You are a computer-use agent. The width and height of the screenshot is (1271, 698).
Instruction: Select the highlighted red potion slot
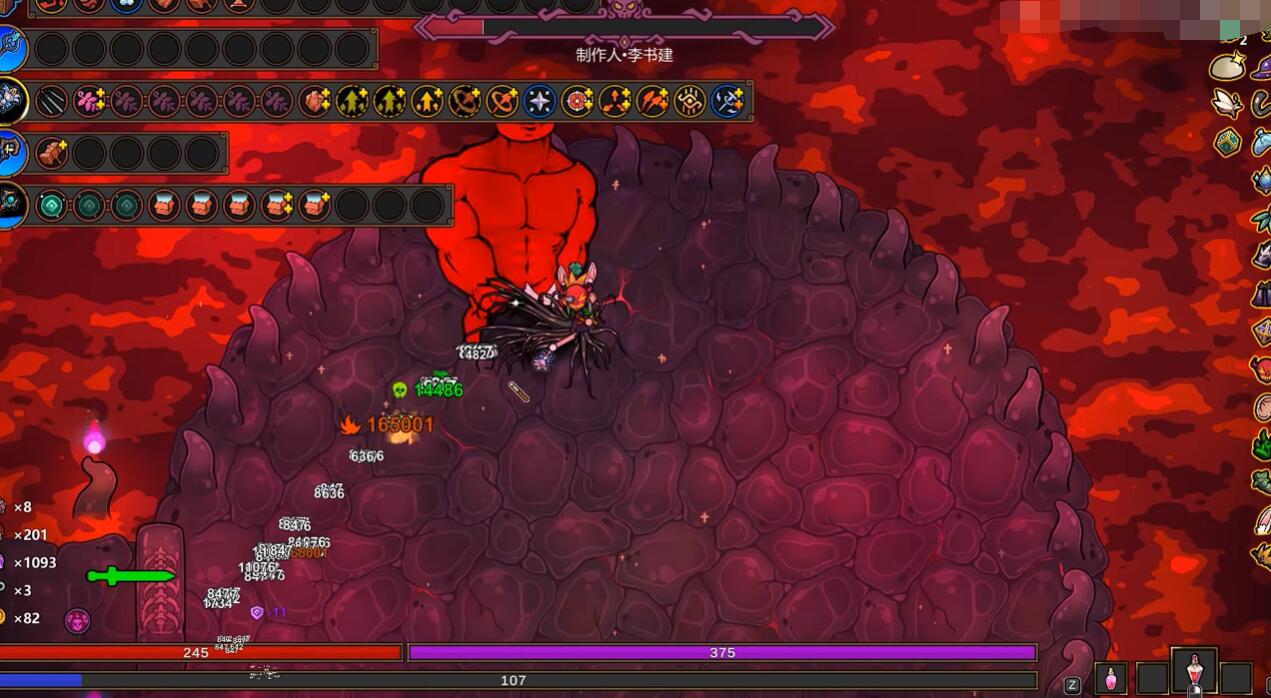(1194, 674)
